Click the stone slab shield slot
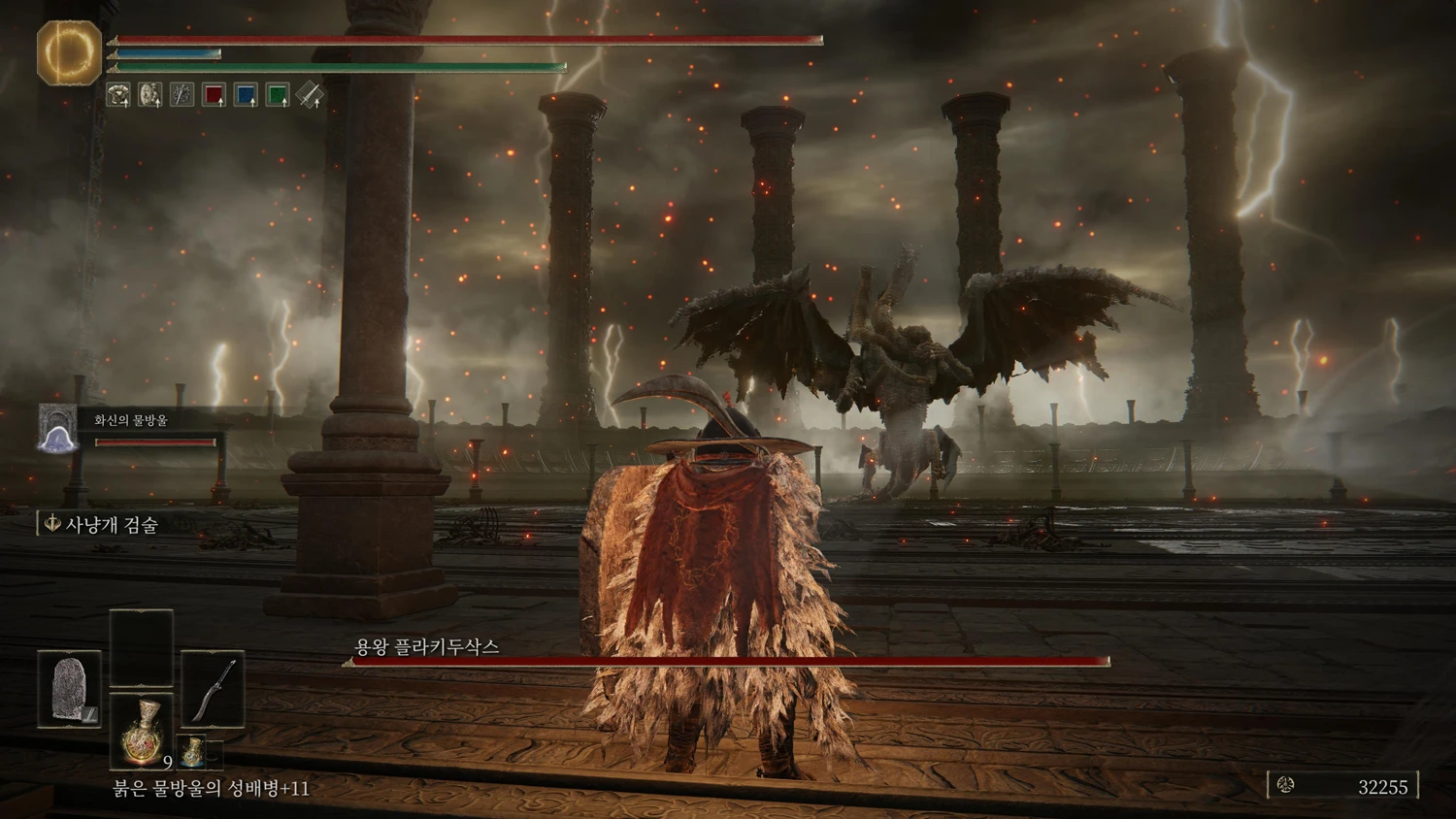This screenshot has height=819, width=1456. click(69, 689)
